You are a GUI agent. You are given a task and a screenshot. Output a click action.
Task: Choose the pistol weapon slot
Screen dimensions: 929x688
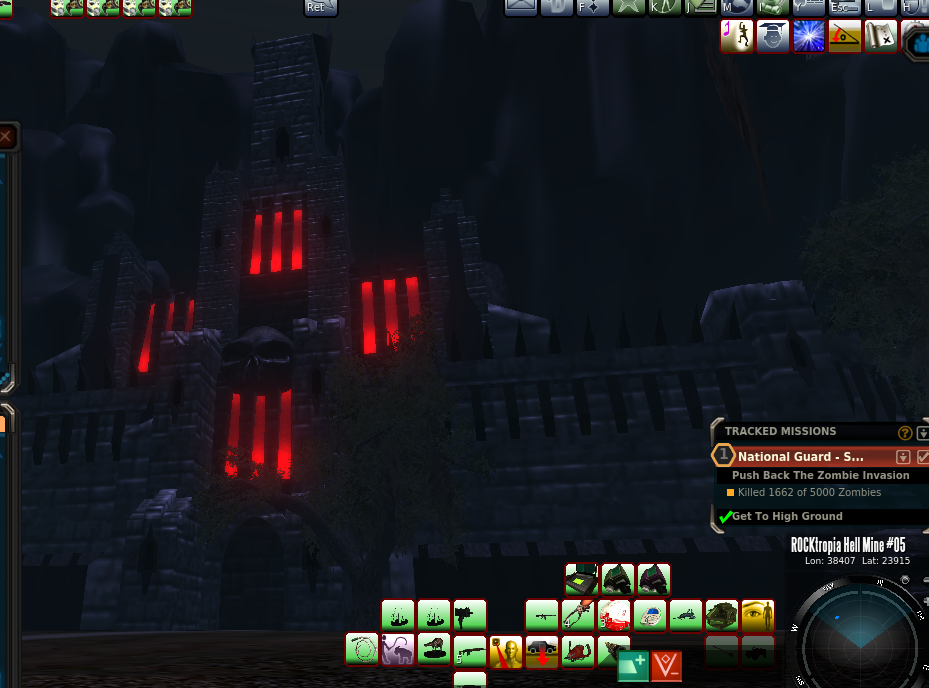point(470,614)
